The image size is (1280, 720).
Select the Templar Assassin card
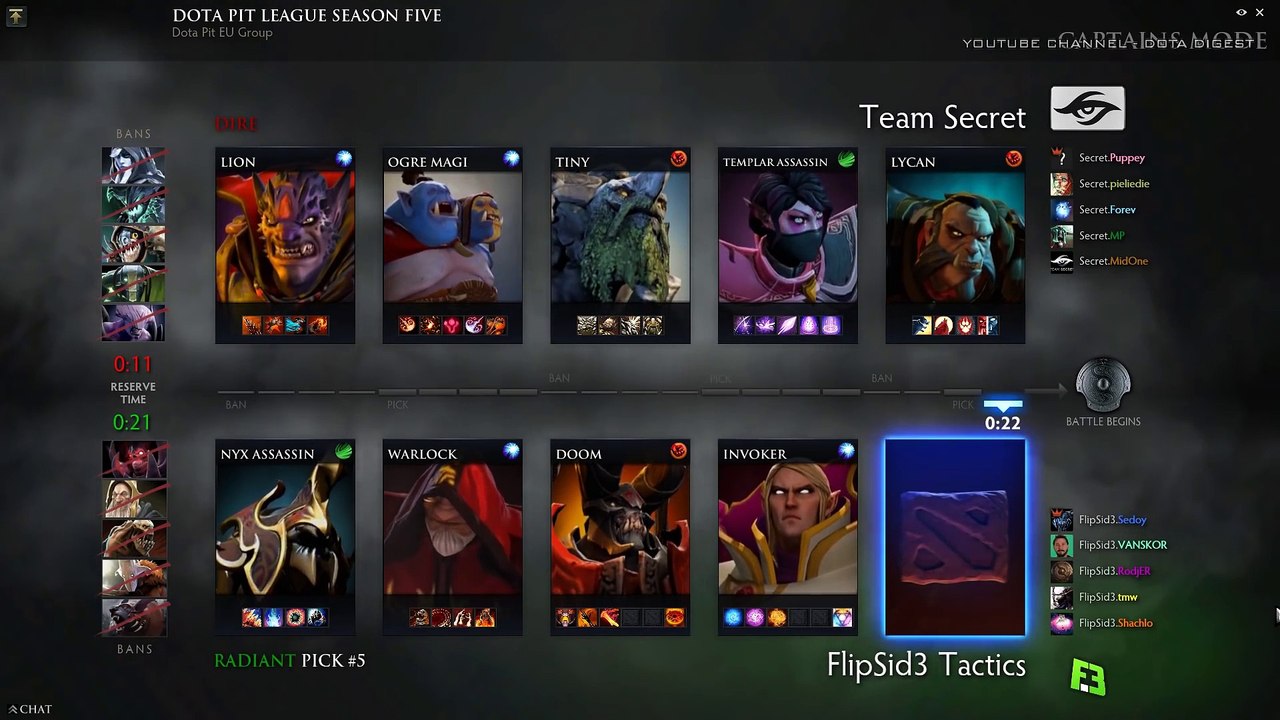coord(787,246)
